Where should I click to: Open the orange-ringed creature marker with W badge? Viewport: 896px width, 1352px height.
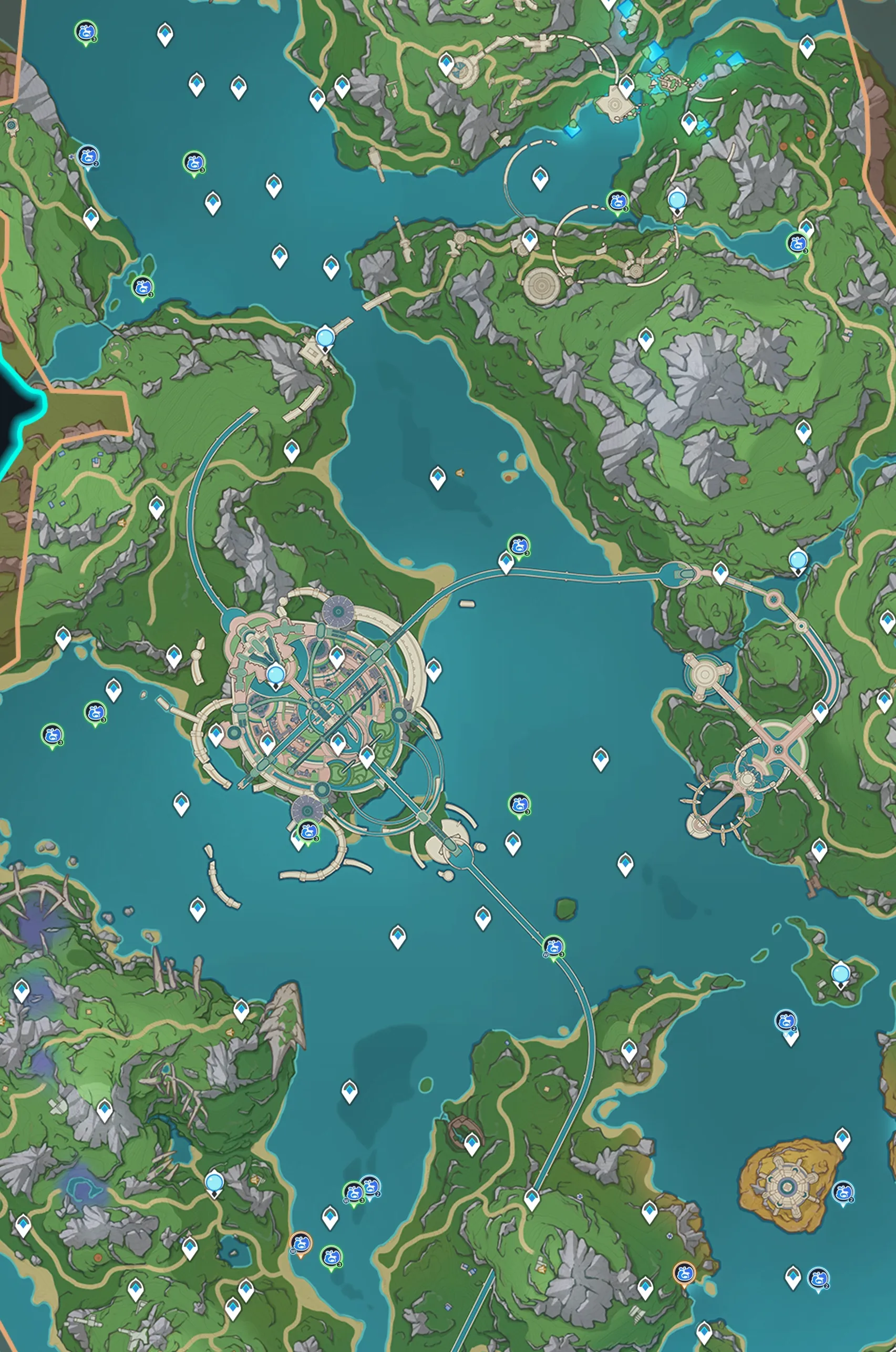(301, 1242)
